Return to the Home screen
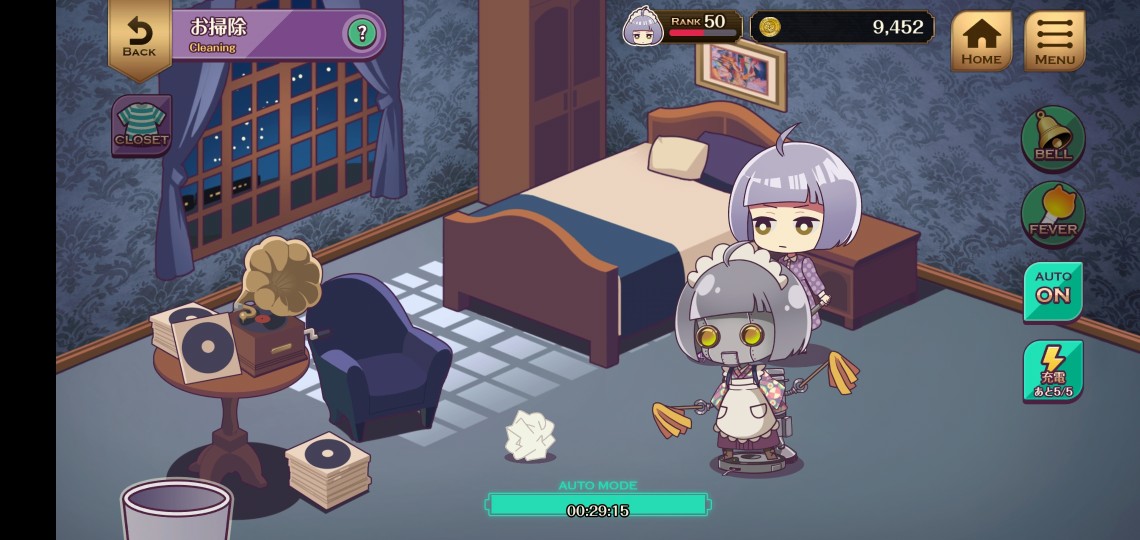 [981, 41]
